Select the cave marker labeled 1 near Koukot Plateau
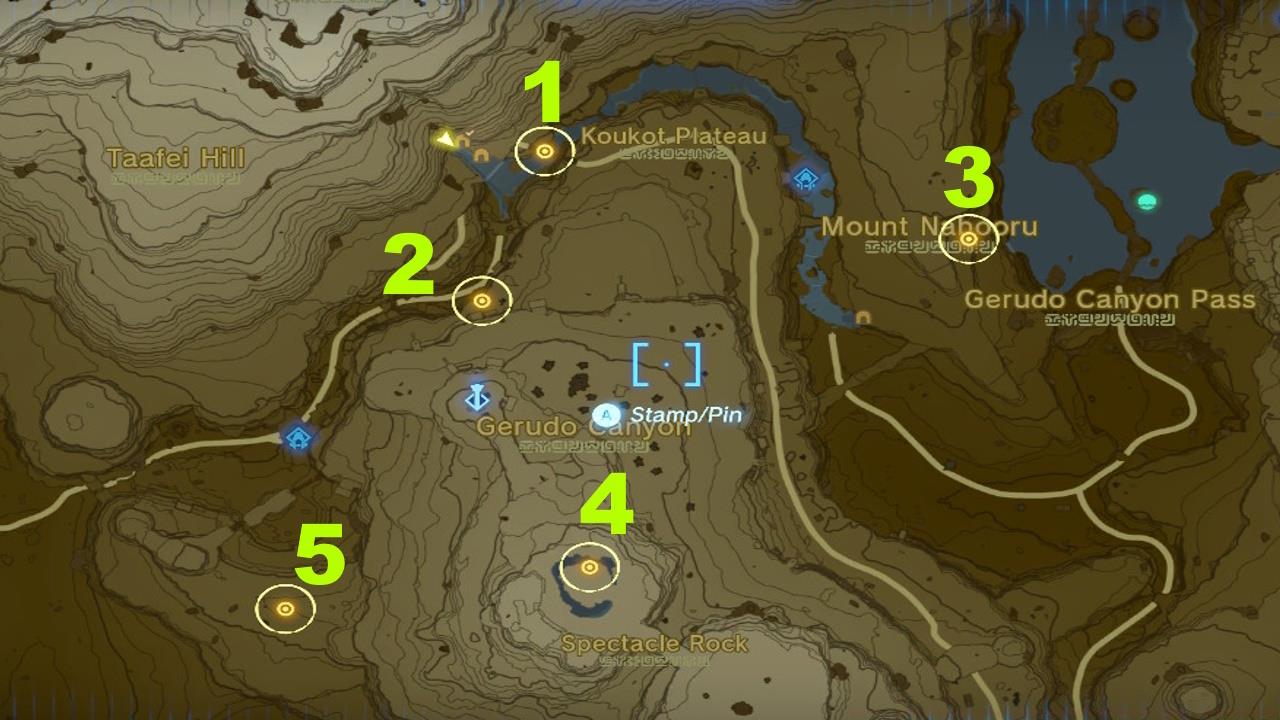The height and width of the screenshot is (720, 1280). [544, 152]
